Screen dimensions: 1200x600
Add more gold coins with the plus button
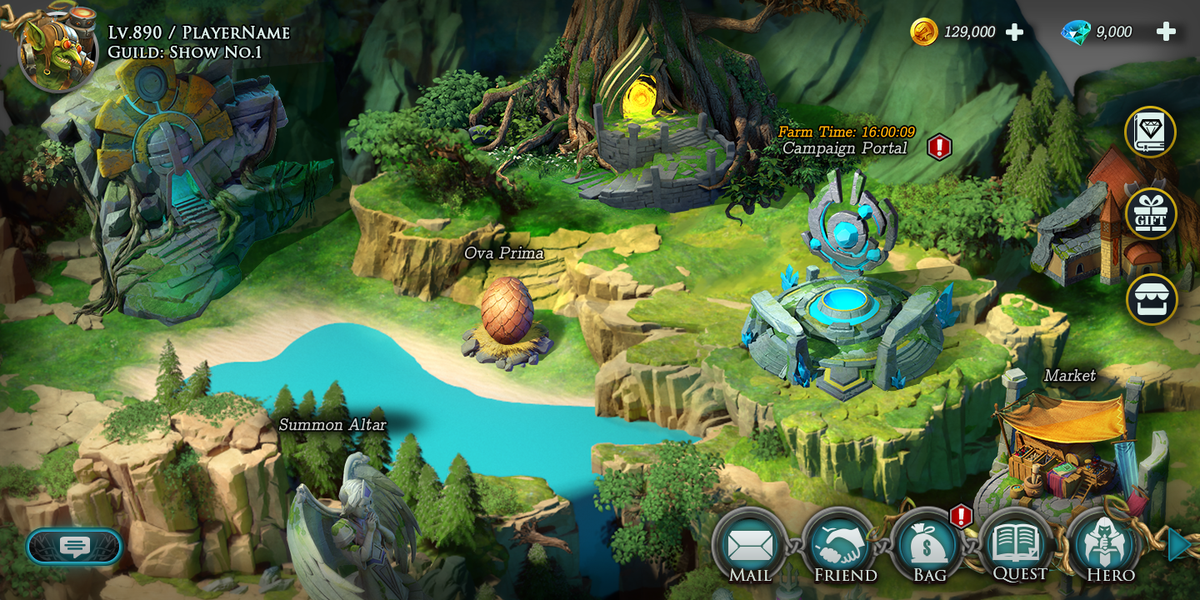[x=1014, y=32]
